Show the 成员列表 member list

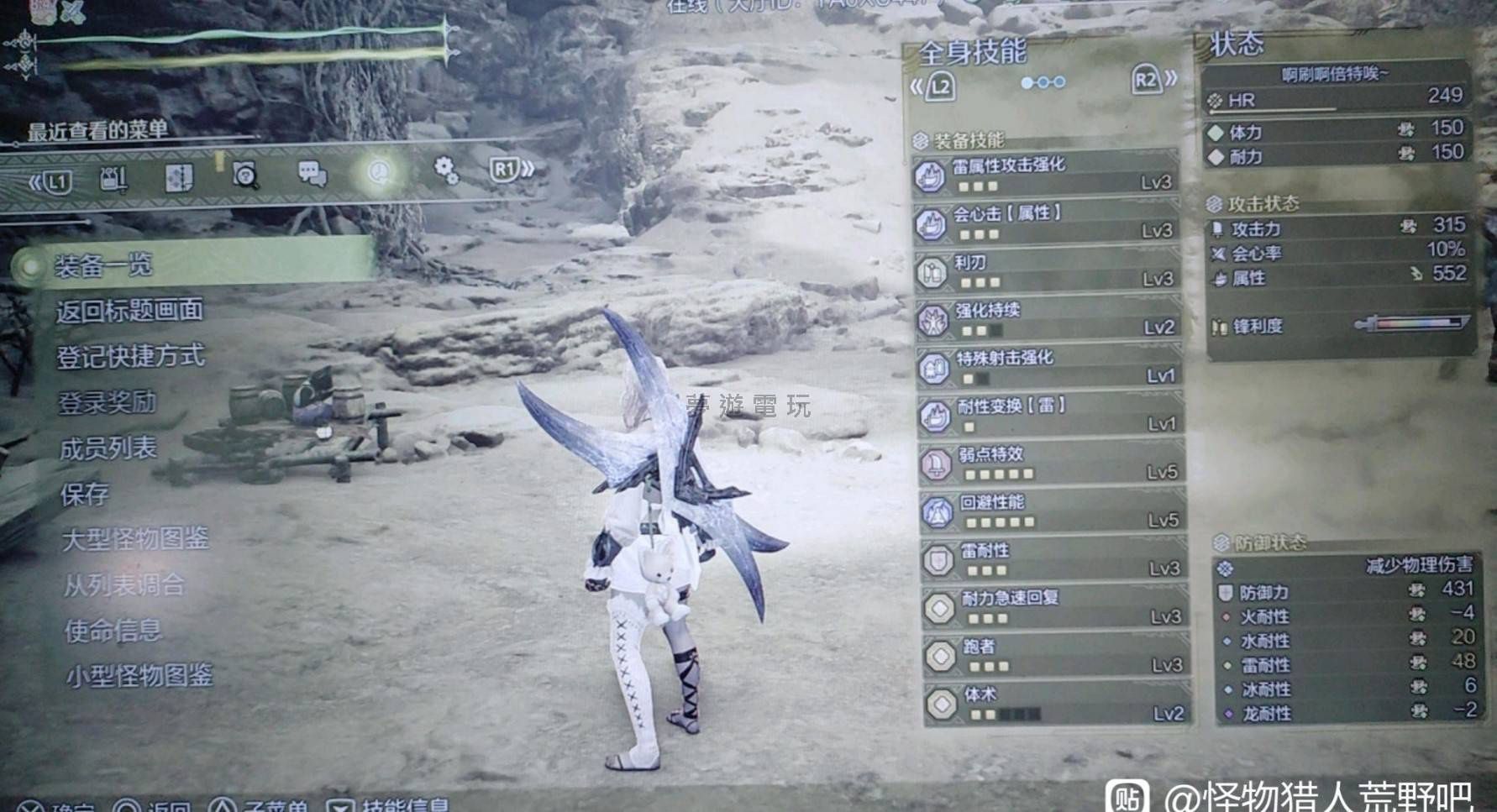(x=108, y=448)
